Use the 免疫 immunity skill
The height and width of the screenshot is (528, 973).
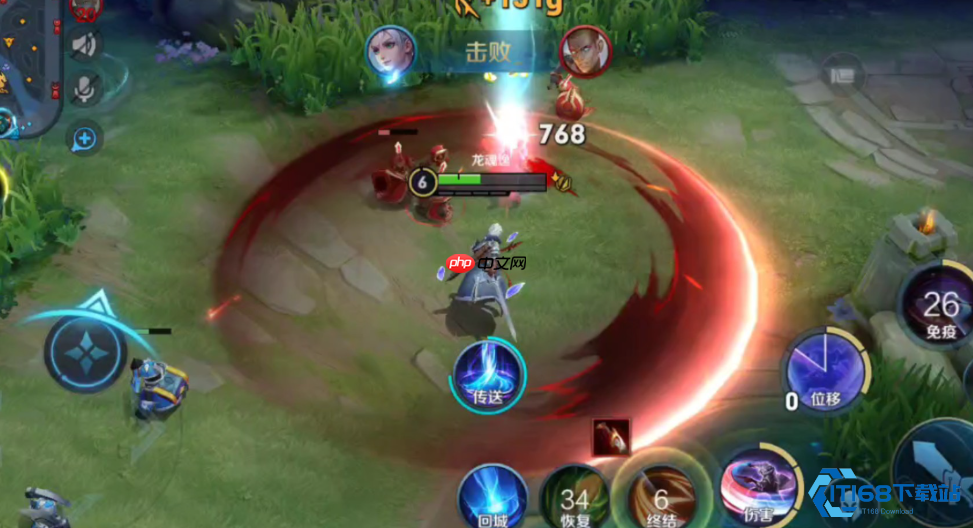[x=940, y=305]
